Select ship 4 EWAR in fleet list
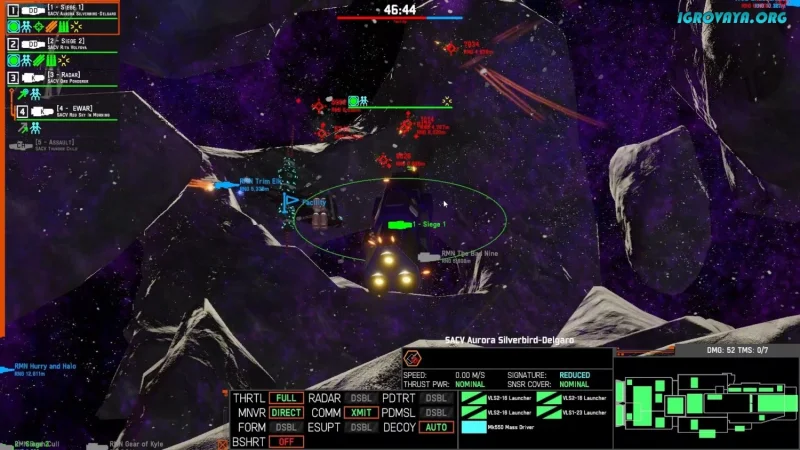Viewport: 800px width, 450px height. coord(66,112)
